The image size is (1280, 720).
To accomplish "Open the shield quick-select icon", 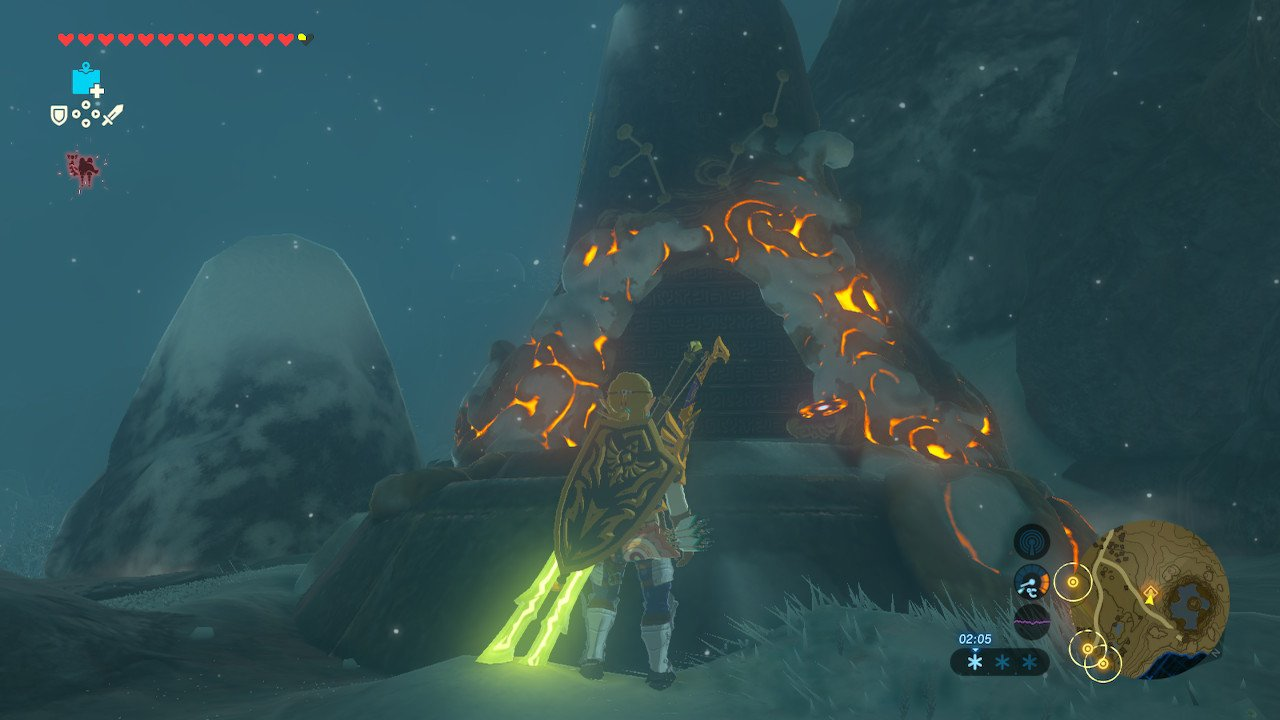I will coord(59,115).
